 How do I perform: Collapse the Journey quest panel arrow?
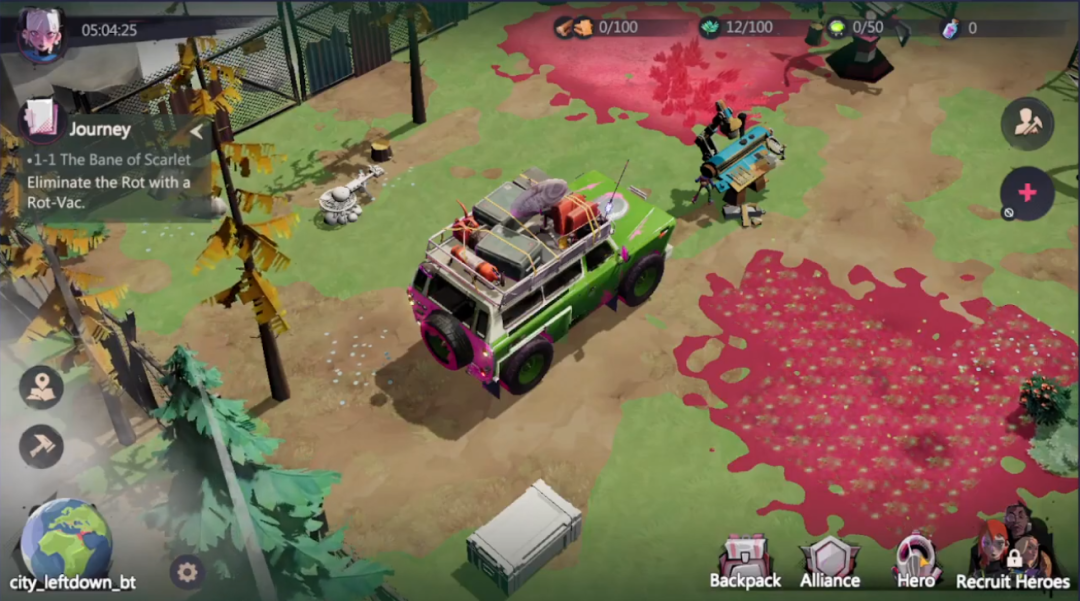click(196, 131)
